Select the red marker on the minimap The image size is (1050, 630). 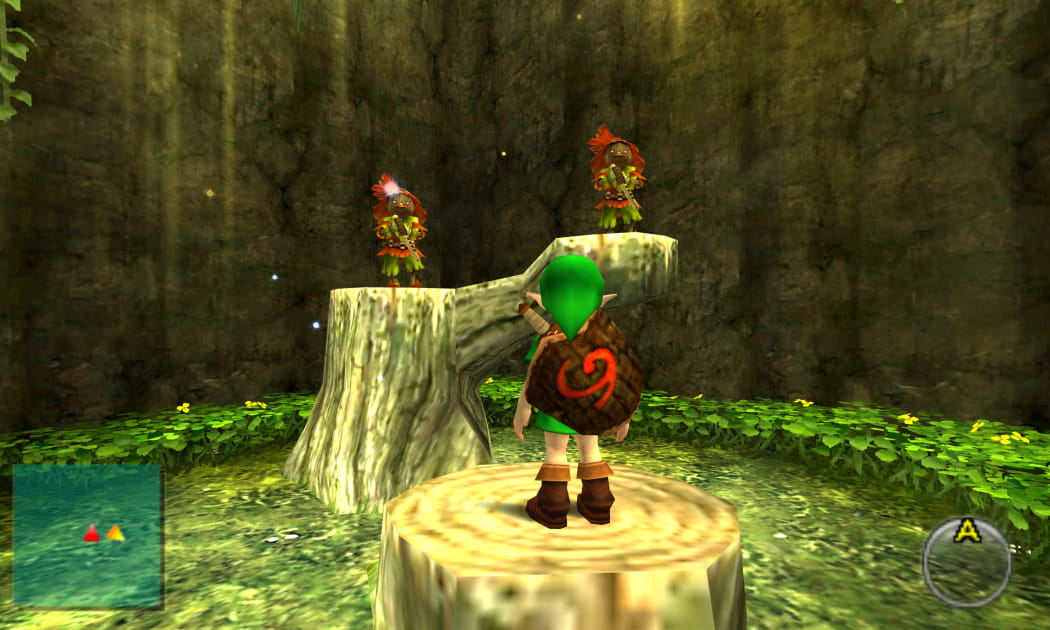(92, 534)
